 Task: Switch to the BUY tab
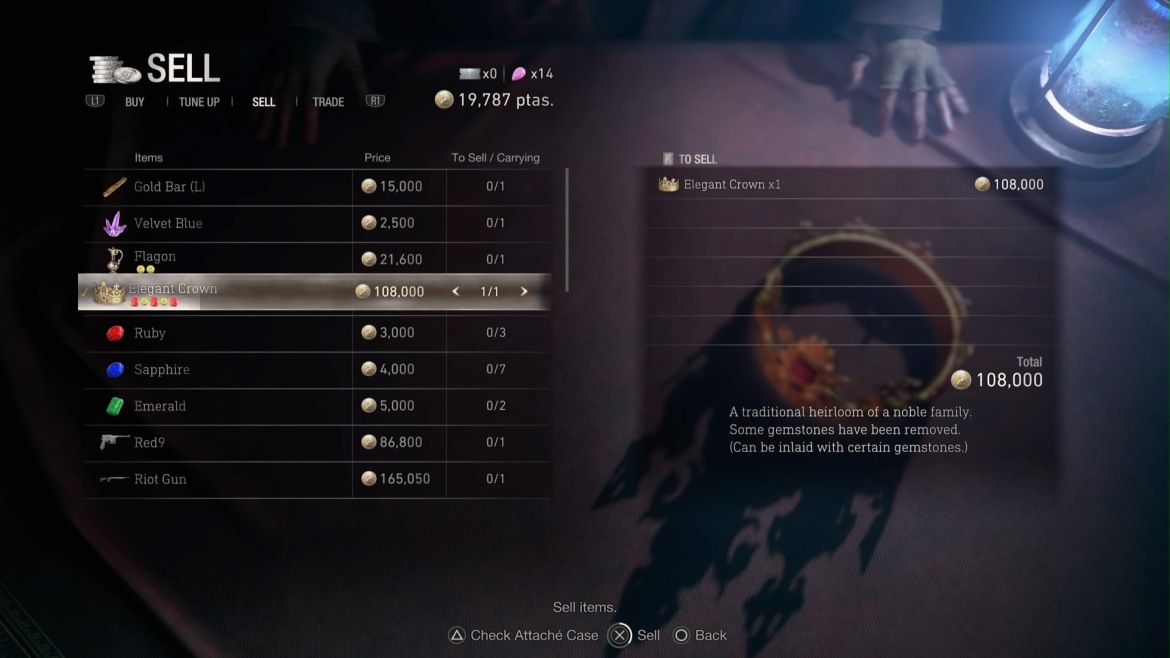(135, 102)
